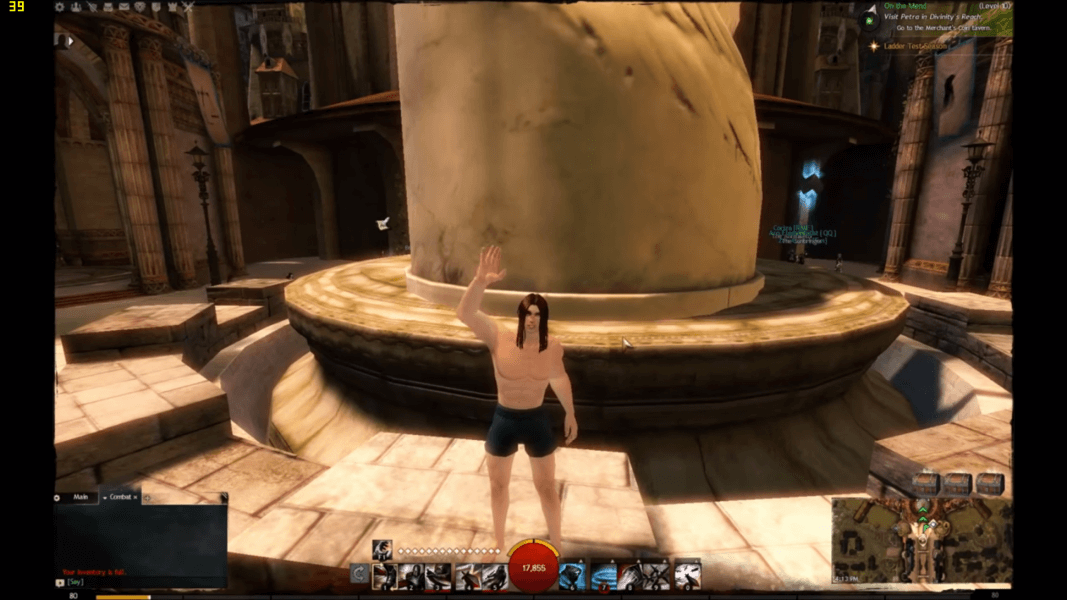Open the mail envelope icon
The height and width of the screenshot is (600, 1067).
click(124, 7)
